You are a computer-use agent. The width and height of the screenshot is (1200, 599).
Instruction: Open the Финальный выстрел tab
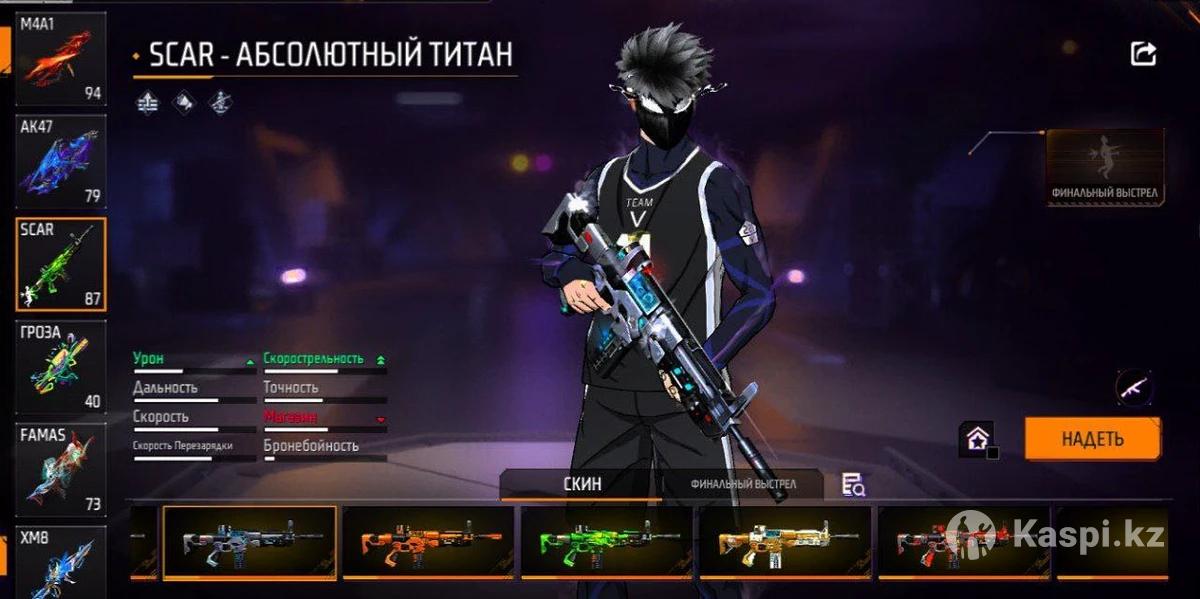[743, 485]
